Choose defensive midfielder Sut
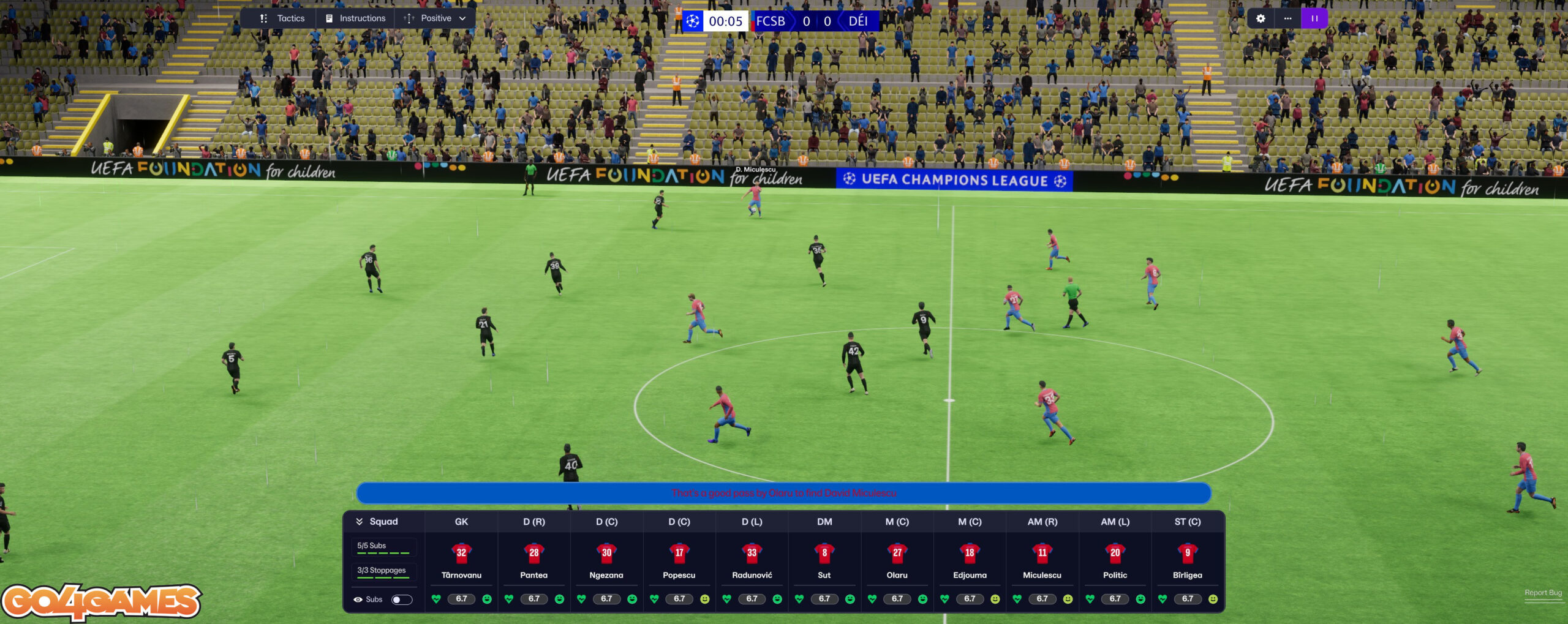 [x=824, y=553]
